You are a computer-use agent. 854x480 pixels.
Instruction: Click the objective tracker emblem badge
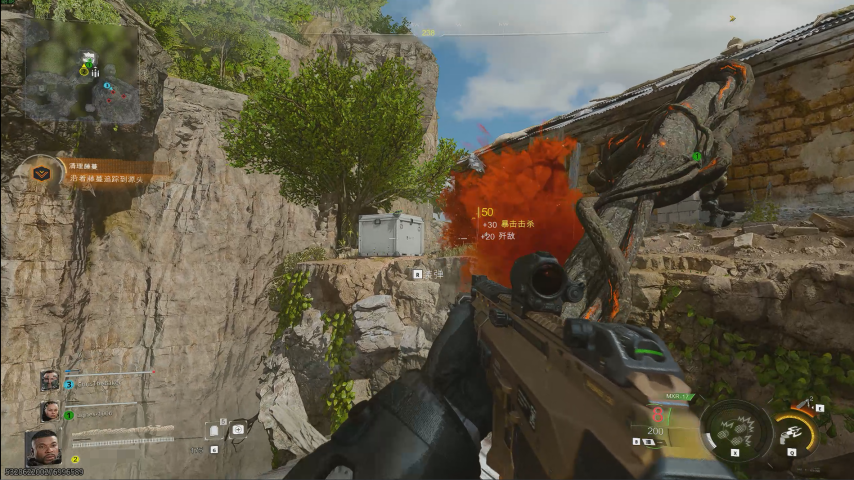(41, 172)
